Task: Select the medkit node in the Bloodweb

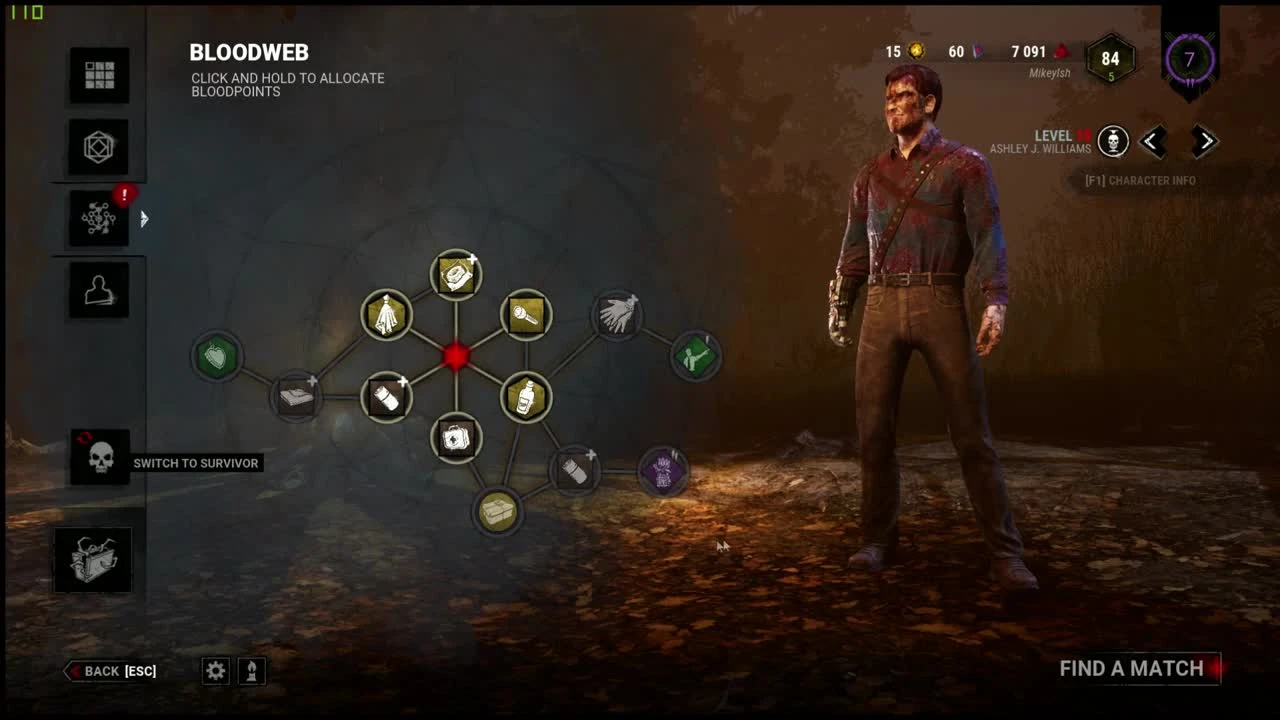Action: tap(457, 438)
